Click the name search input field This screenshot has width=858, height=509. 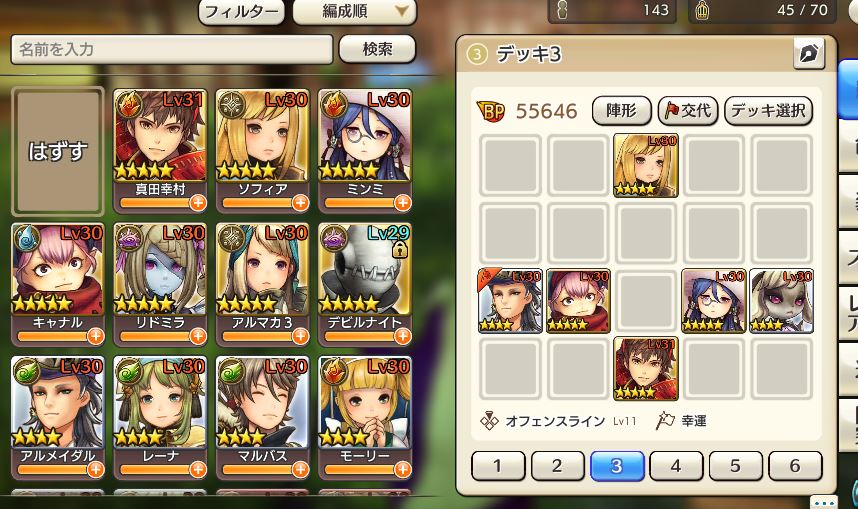(x=171, y=49)
